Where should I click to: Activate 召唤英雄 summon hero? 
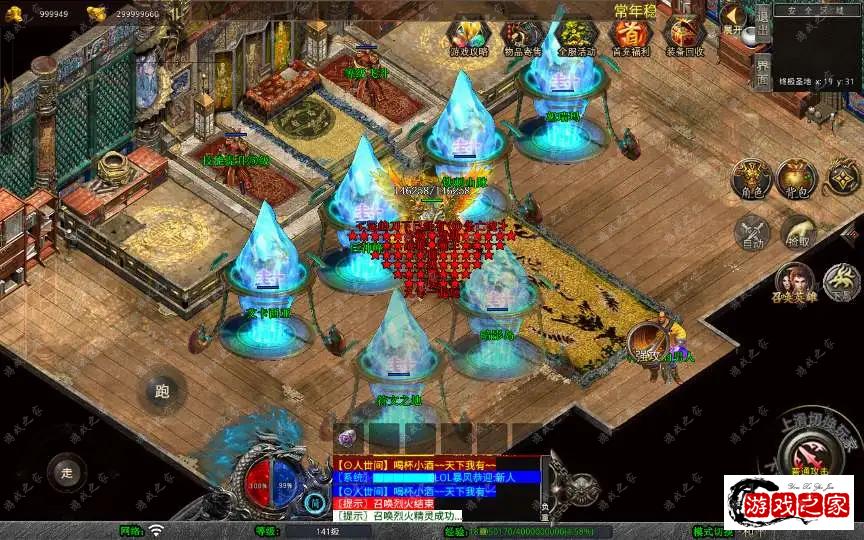pyautogui.click(x=795, y=283)
